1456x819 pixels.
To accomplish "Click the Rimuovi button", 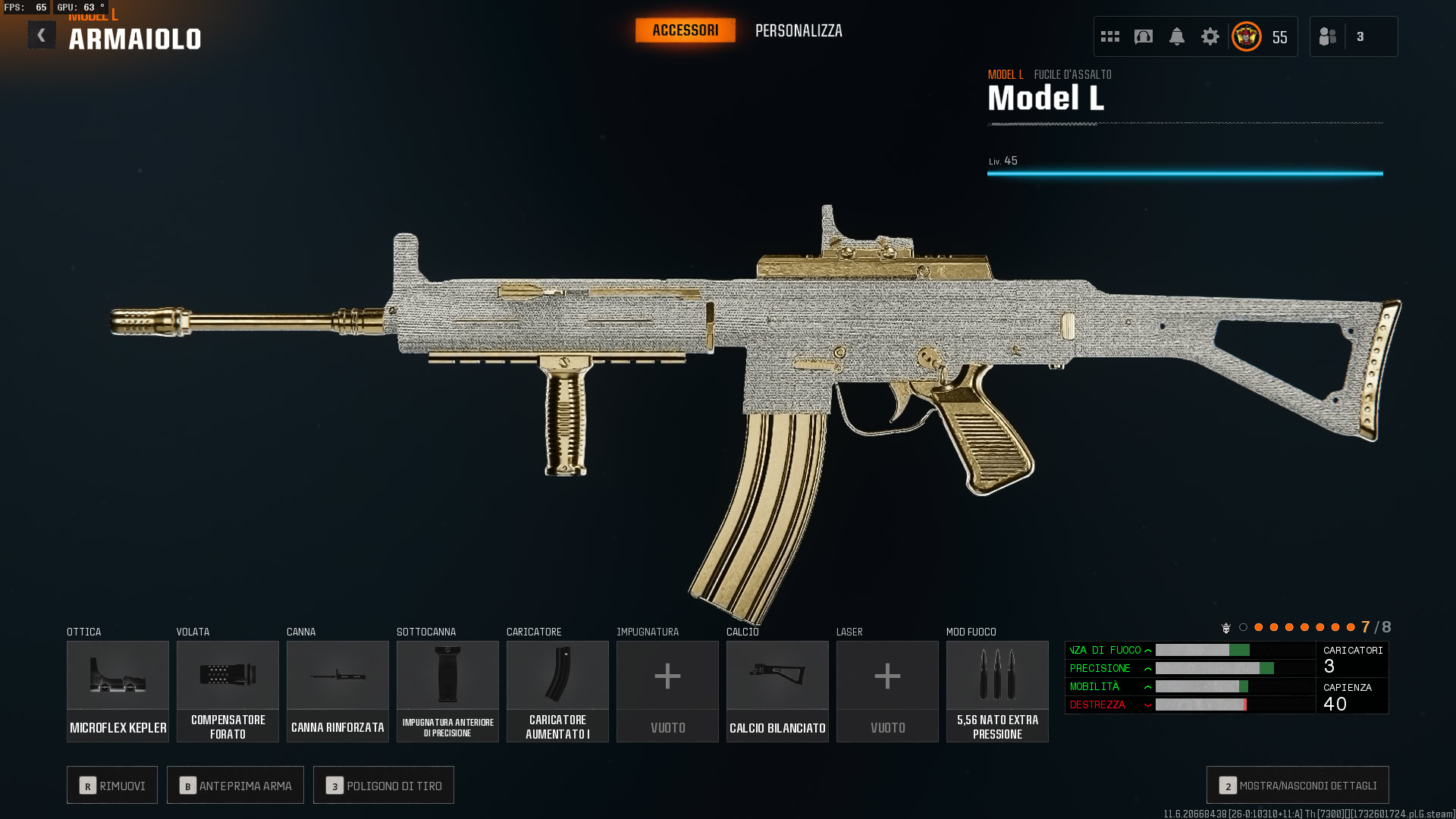I will (x=112, y=786).
